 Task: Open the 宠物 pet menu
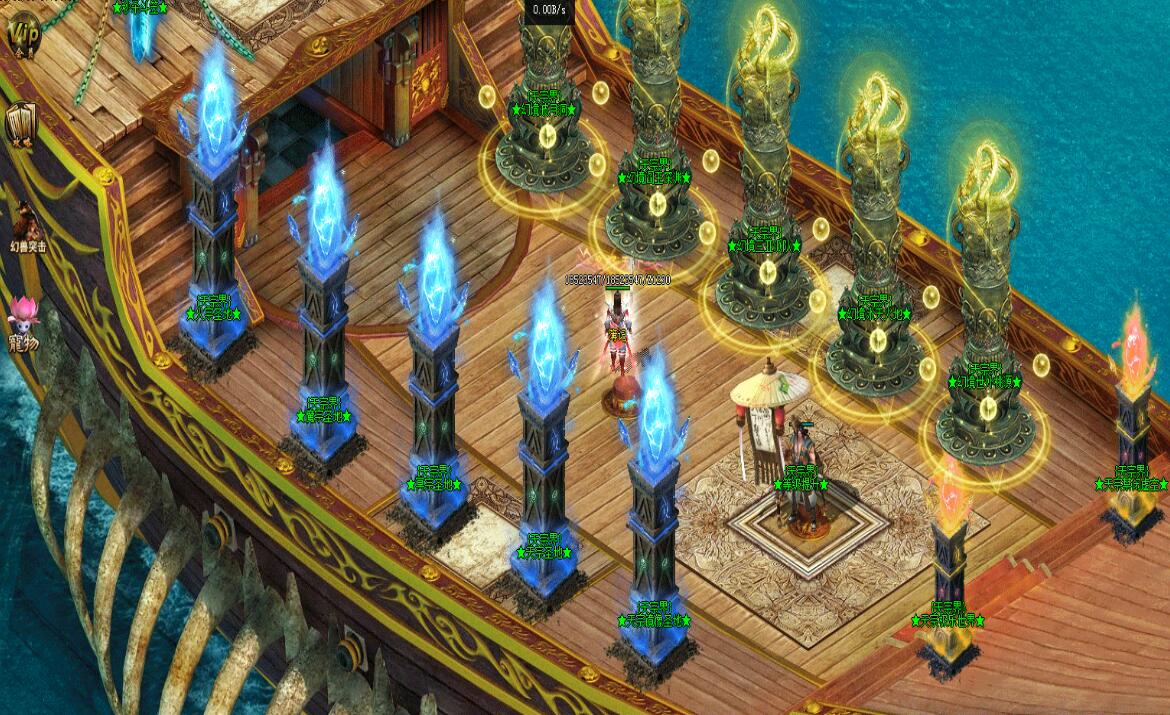(x=22, y=321)
